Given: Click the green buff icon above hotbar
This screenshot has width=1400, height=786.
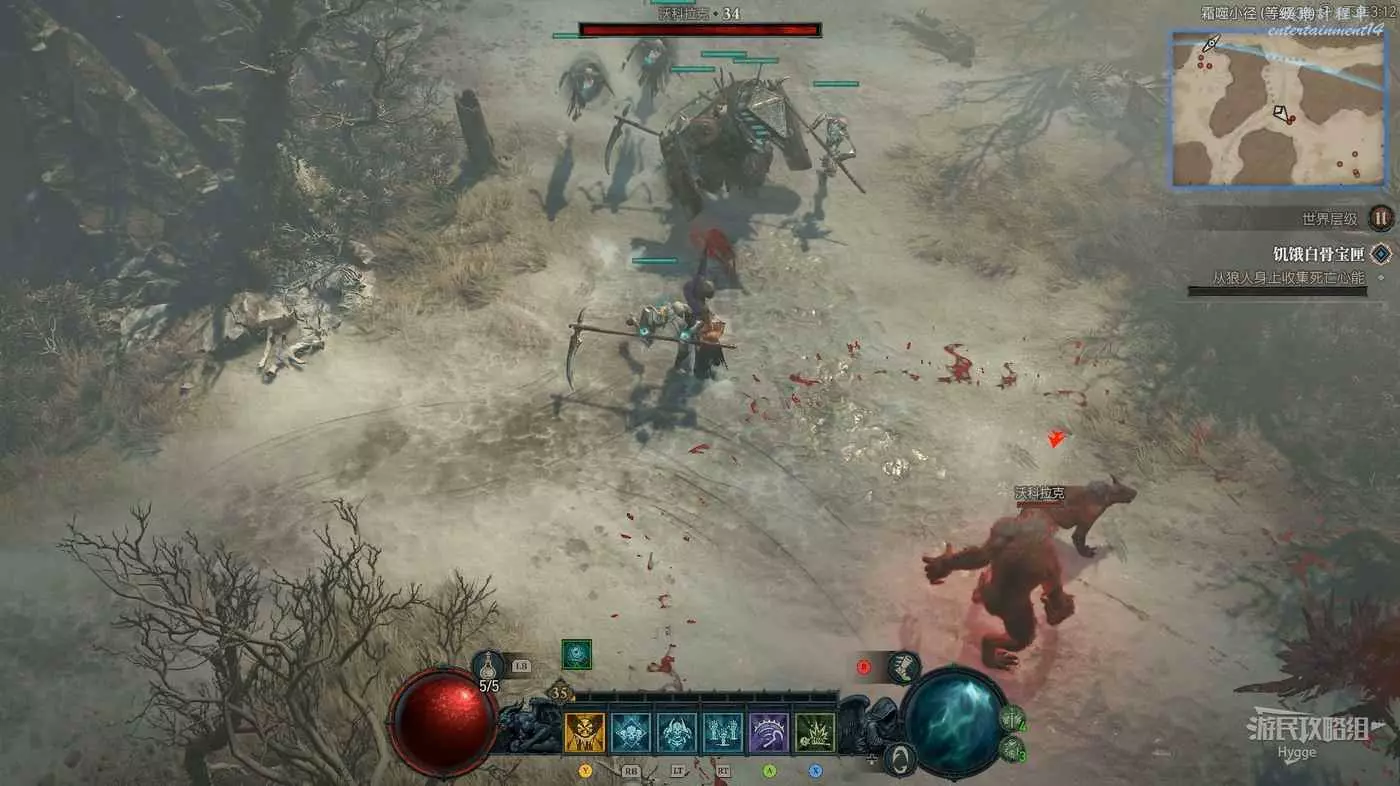Looking at the screenshot, I should coord(576,654).
